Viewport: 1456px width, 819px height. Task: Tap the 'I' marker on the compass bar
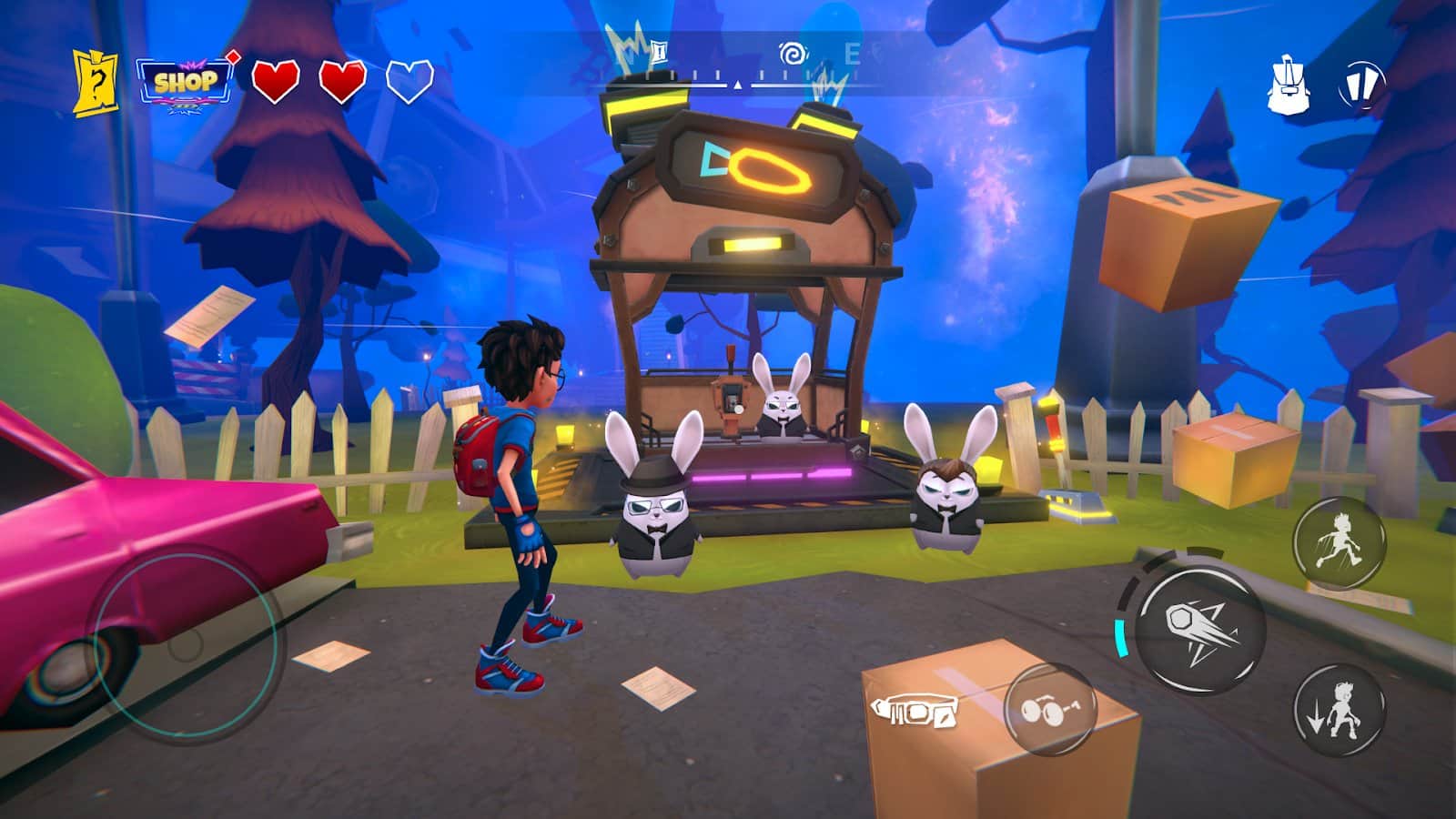659,53
